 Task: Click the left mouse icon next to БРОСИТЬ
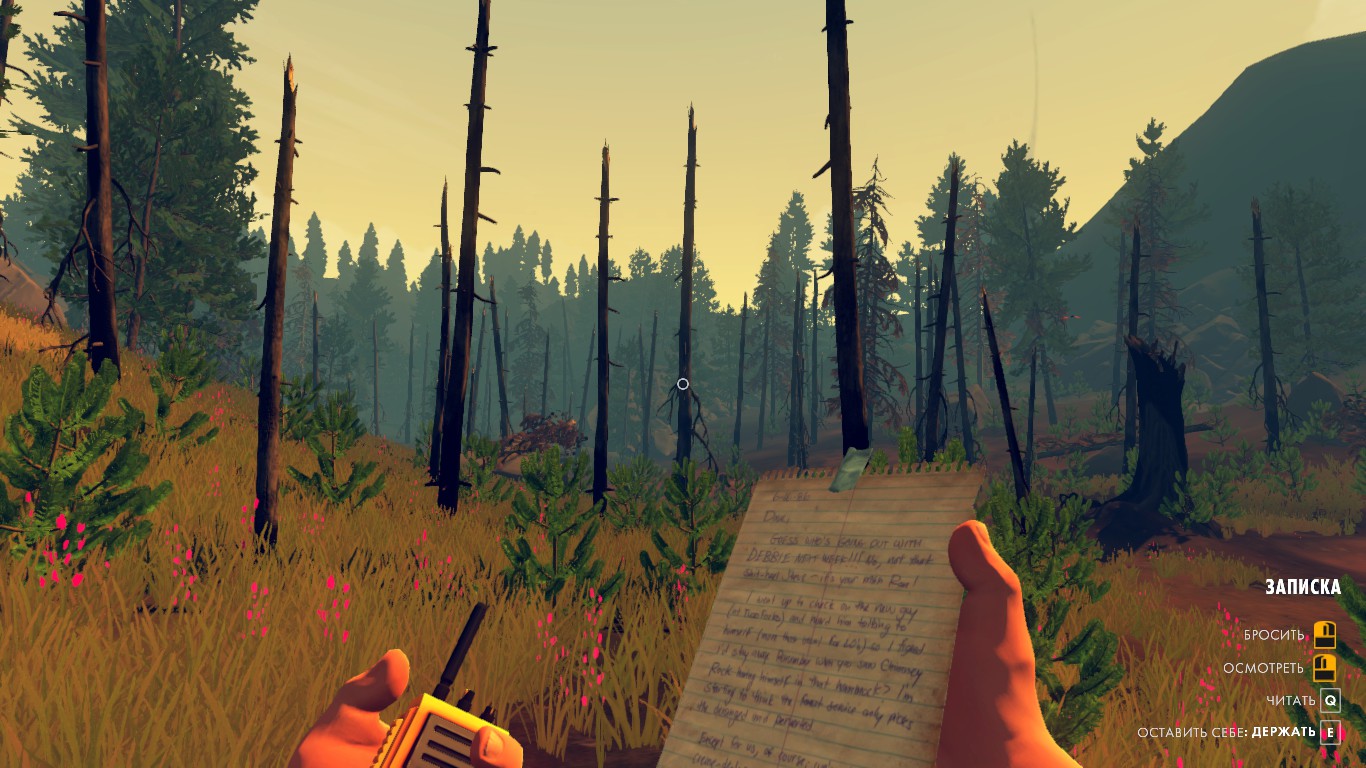1325,636
